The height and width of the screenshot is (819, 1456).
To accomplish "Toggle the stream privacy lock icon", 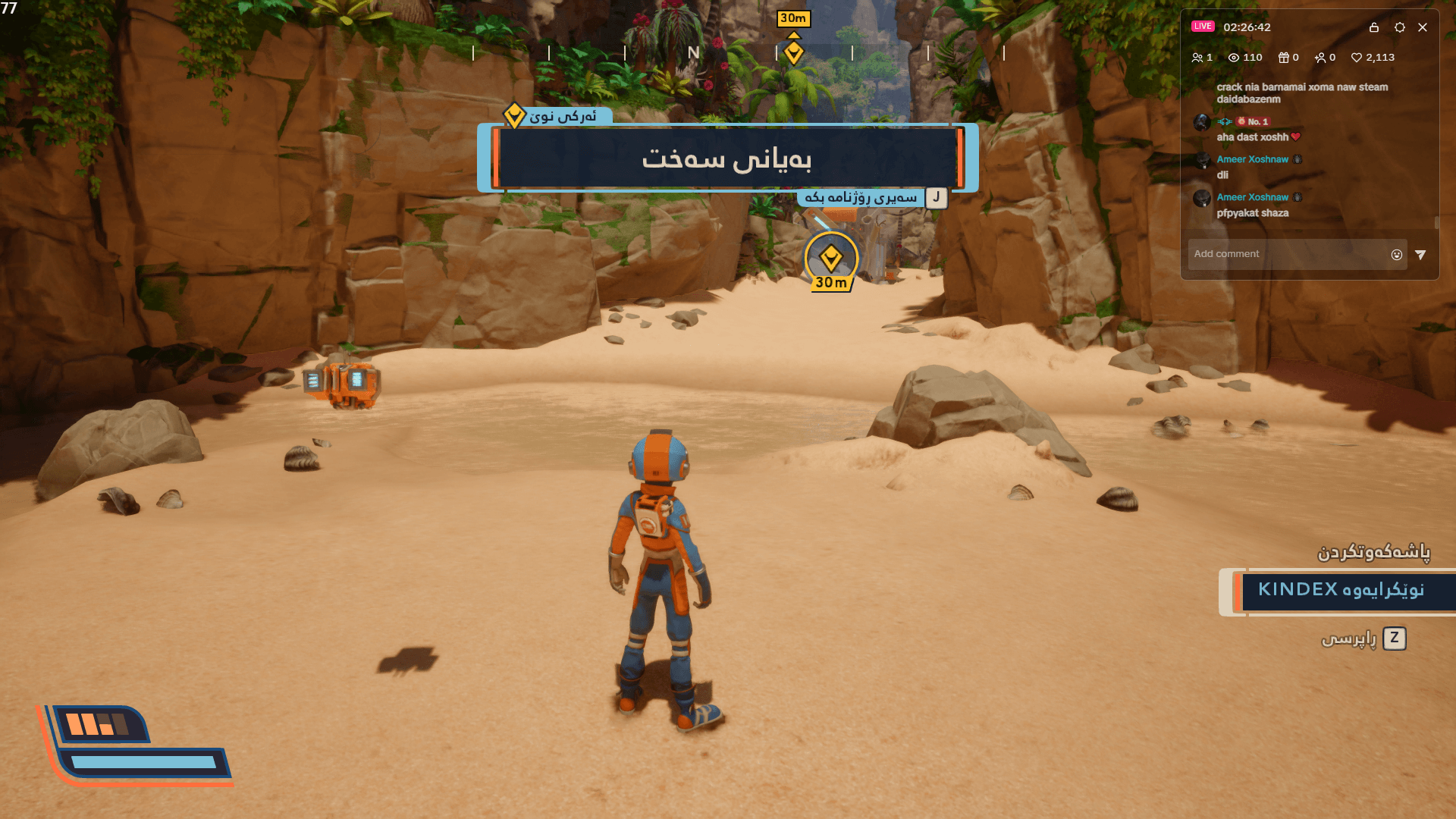I will (x=1374, y=27).
